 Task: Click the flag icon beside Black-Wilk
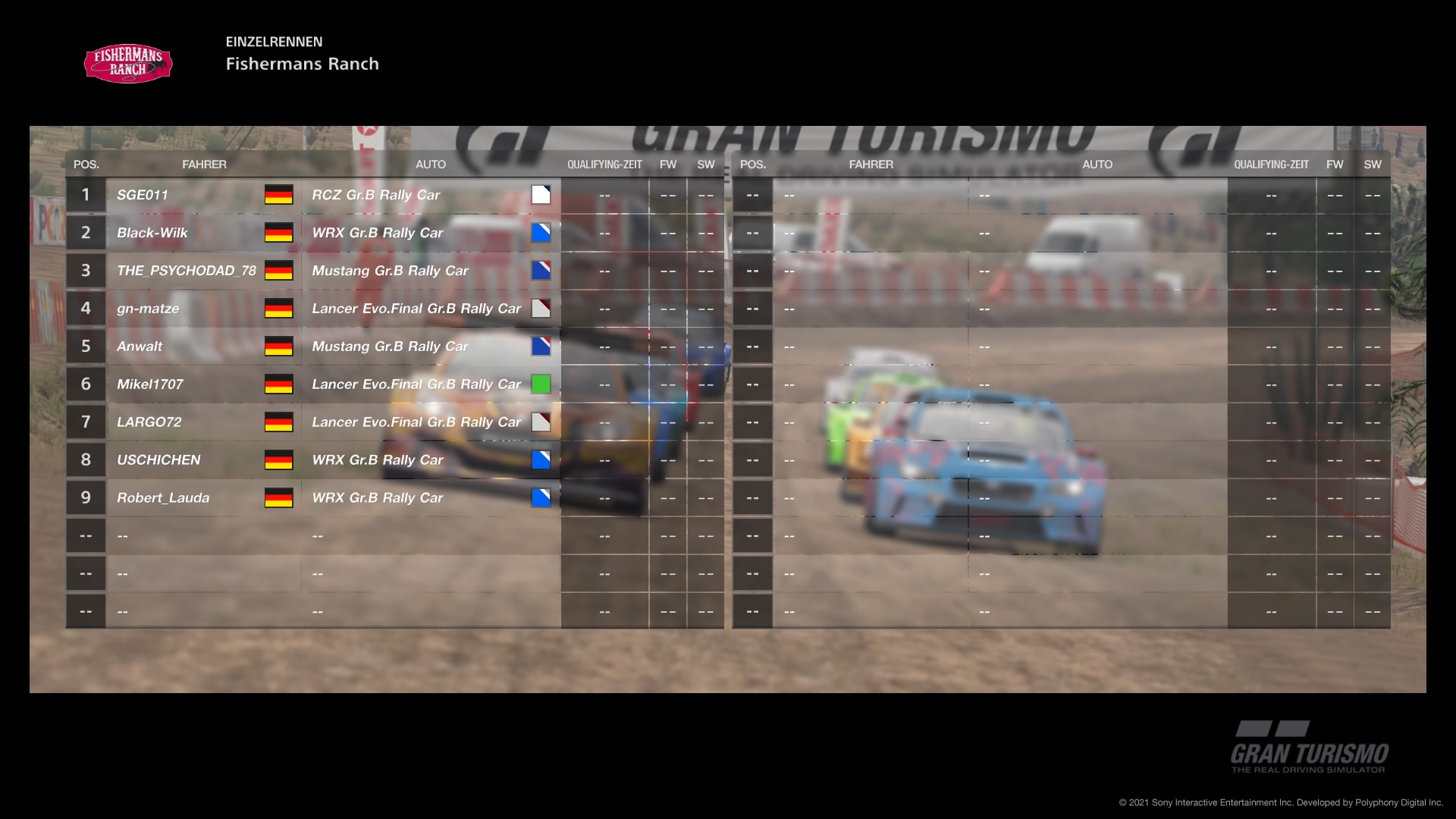coord(279,233)
